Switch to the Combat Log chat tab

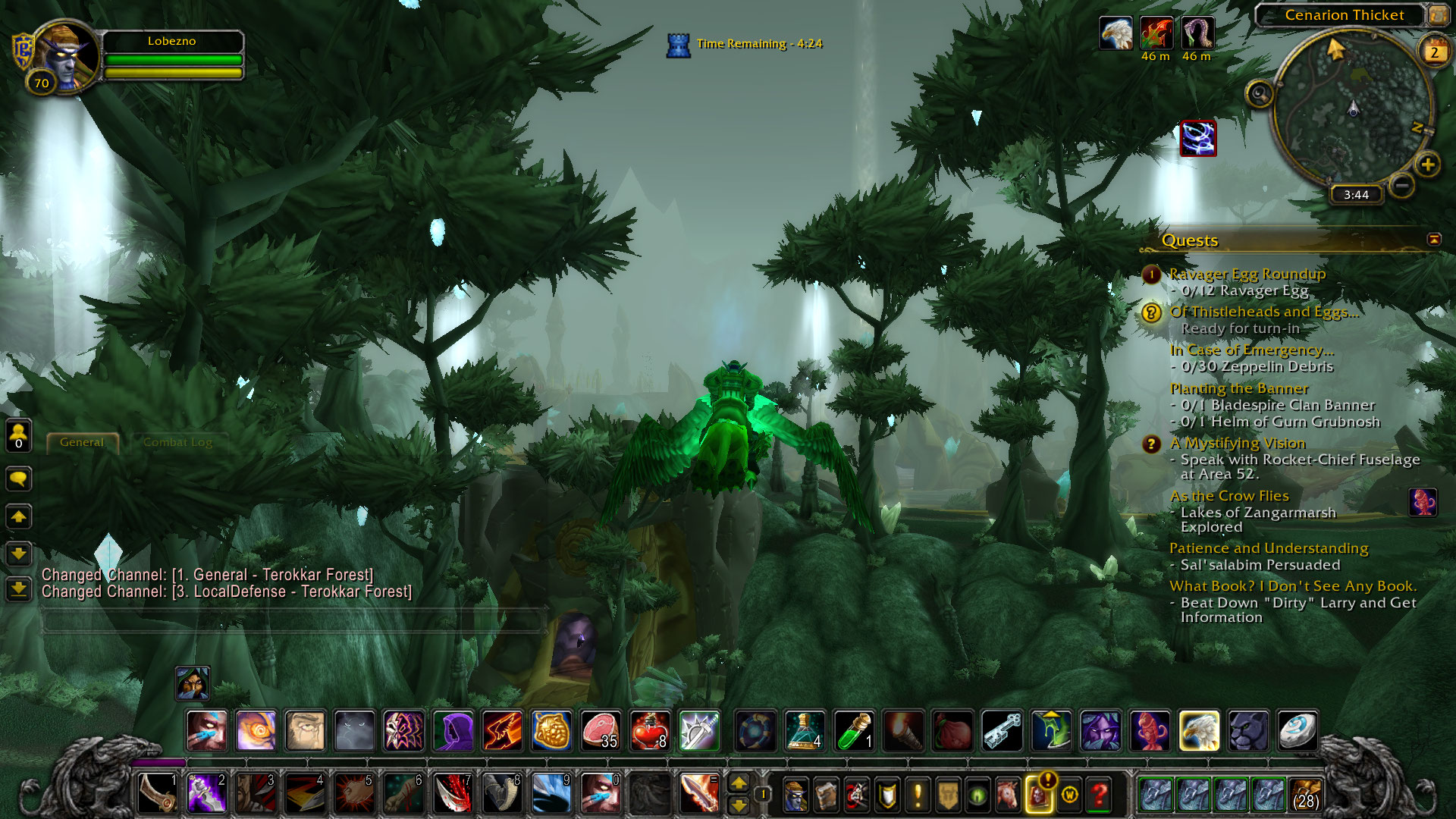click(x=177, y=442)
